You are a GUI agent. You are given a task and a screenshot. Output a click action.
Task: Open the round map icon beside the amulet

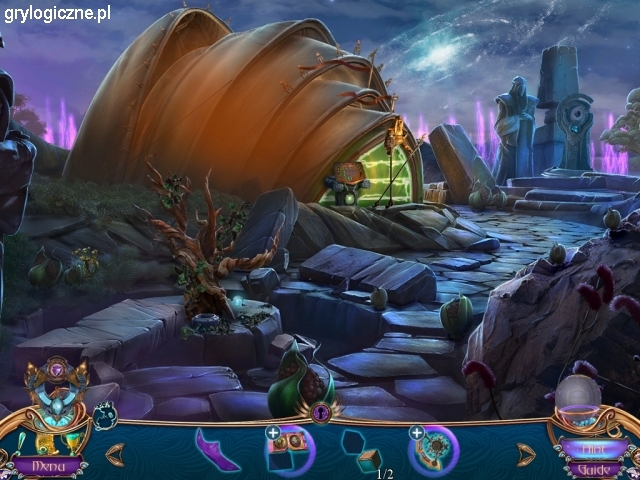pos(105,412)
